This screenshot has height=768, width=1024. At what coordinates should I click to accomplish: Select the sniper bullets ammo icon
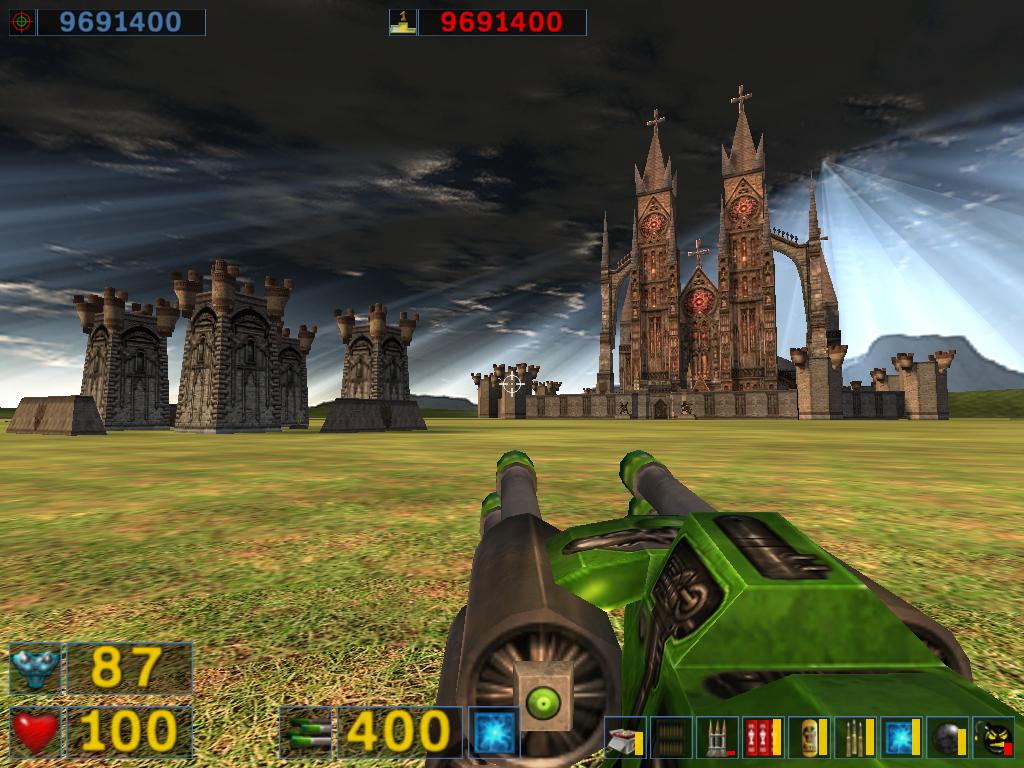pyautogui.click(x=855, y=739)
